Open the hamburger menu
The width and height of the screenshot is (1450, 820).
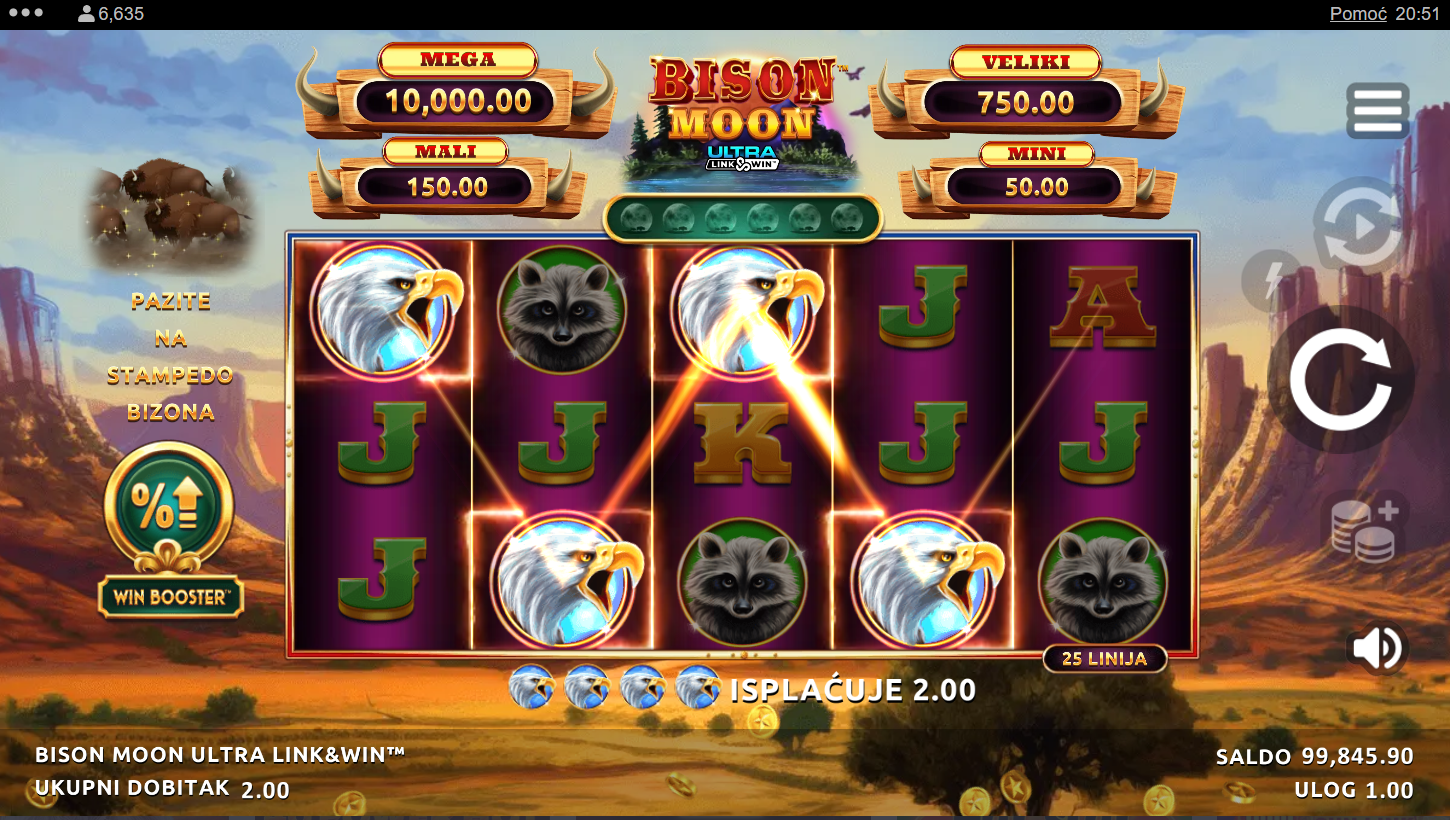pyautogui.click(x=1377, y=110)
